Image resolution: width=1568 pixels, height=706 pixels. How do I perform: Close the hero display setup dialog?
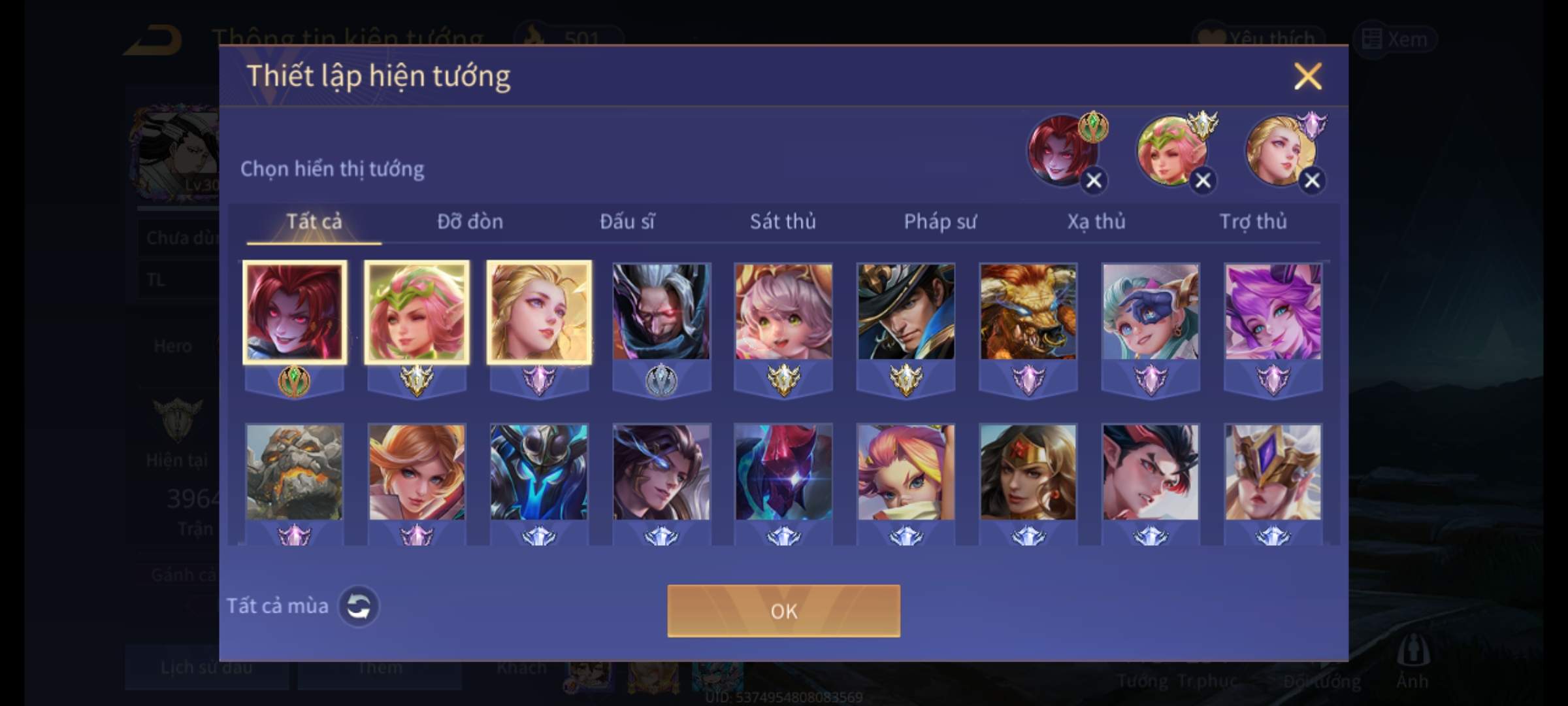click(x=1307, y=76)
